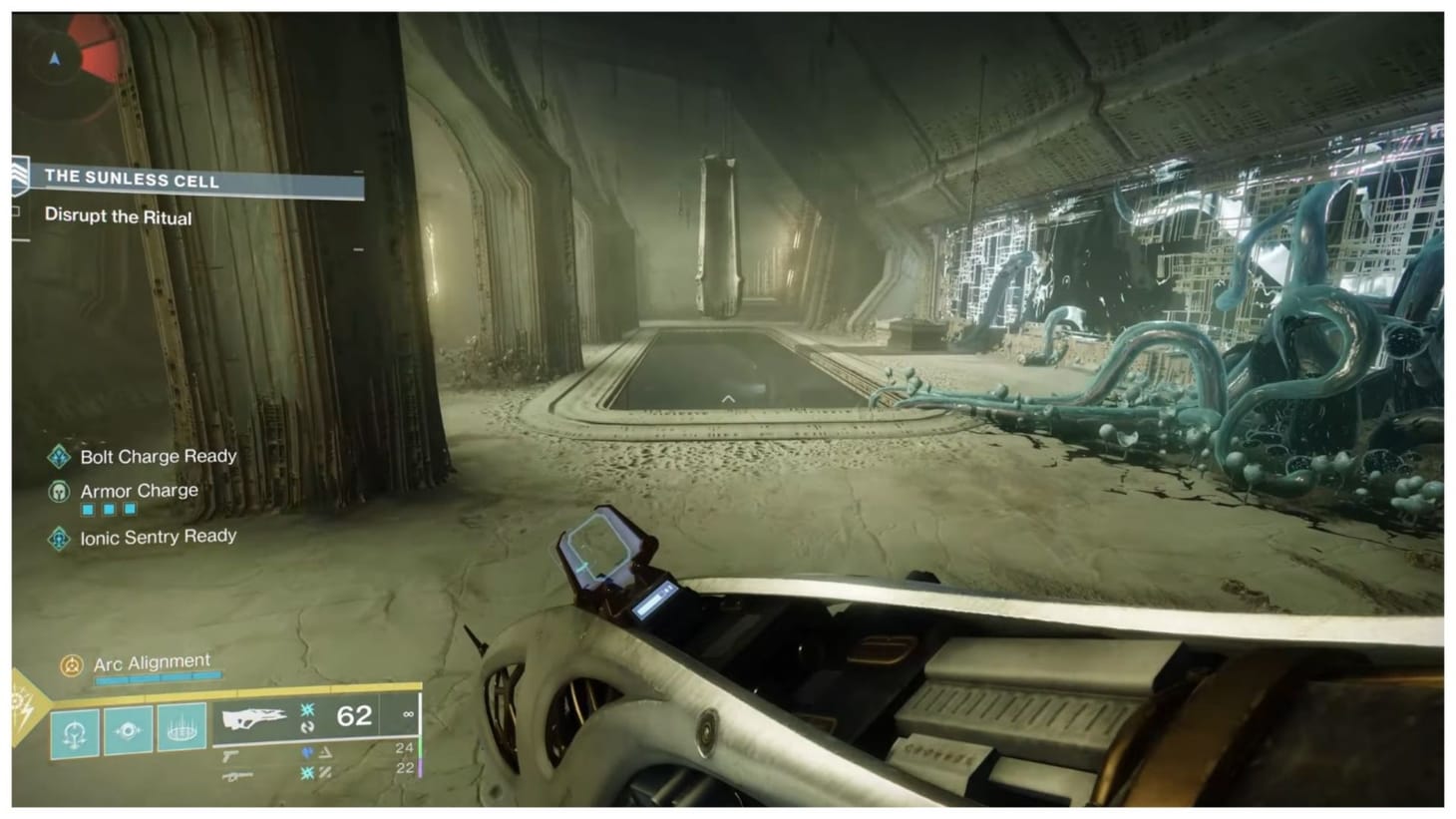Click the equipped auto rifle weapon silhouette
The width and height of the screenshot is (1456, 819).
255,715
